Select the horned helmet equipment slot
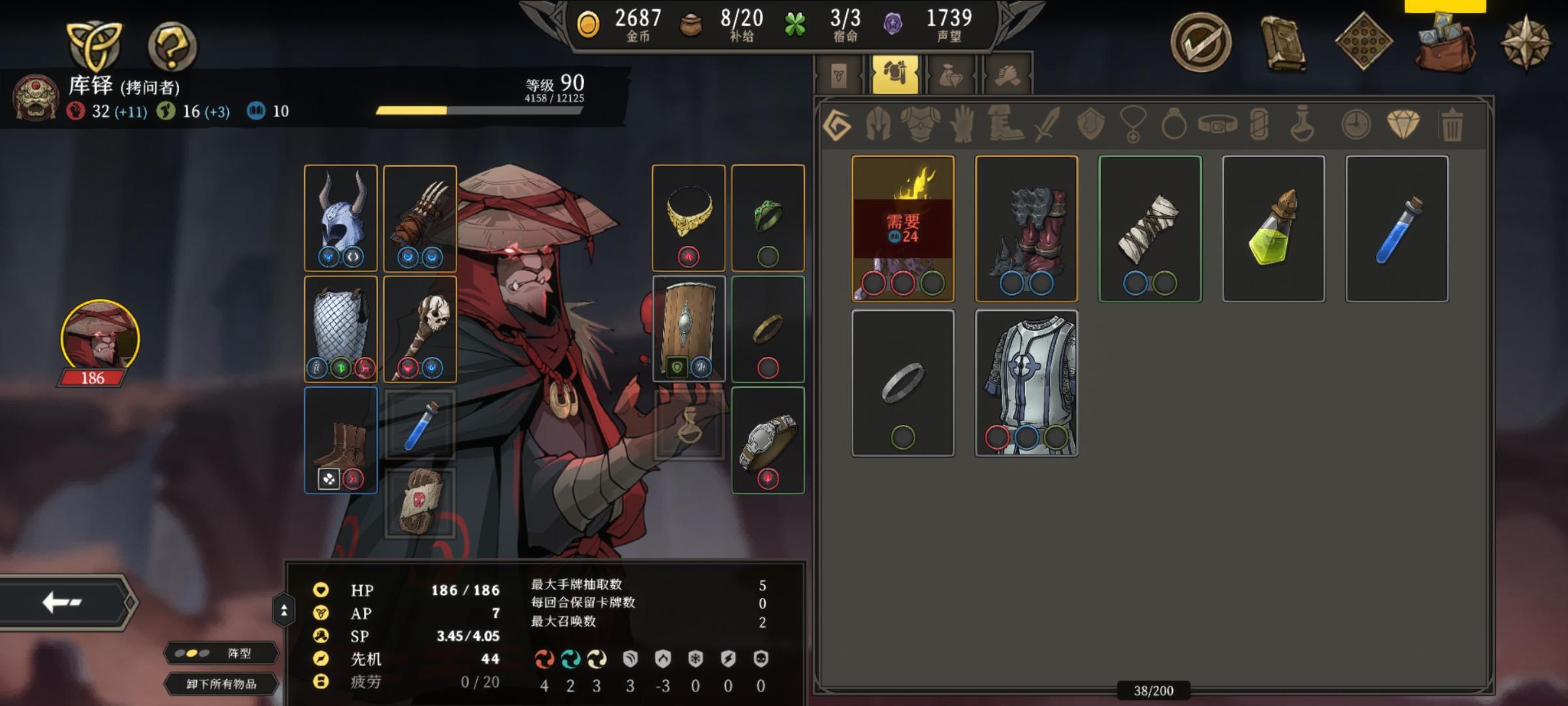 pyautogui.click(x=340, y=217)
